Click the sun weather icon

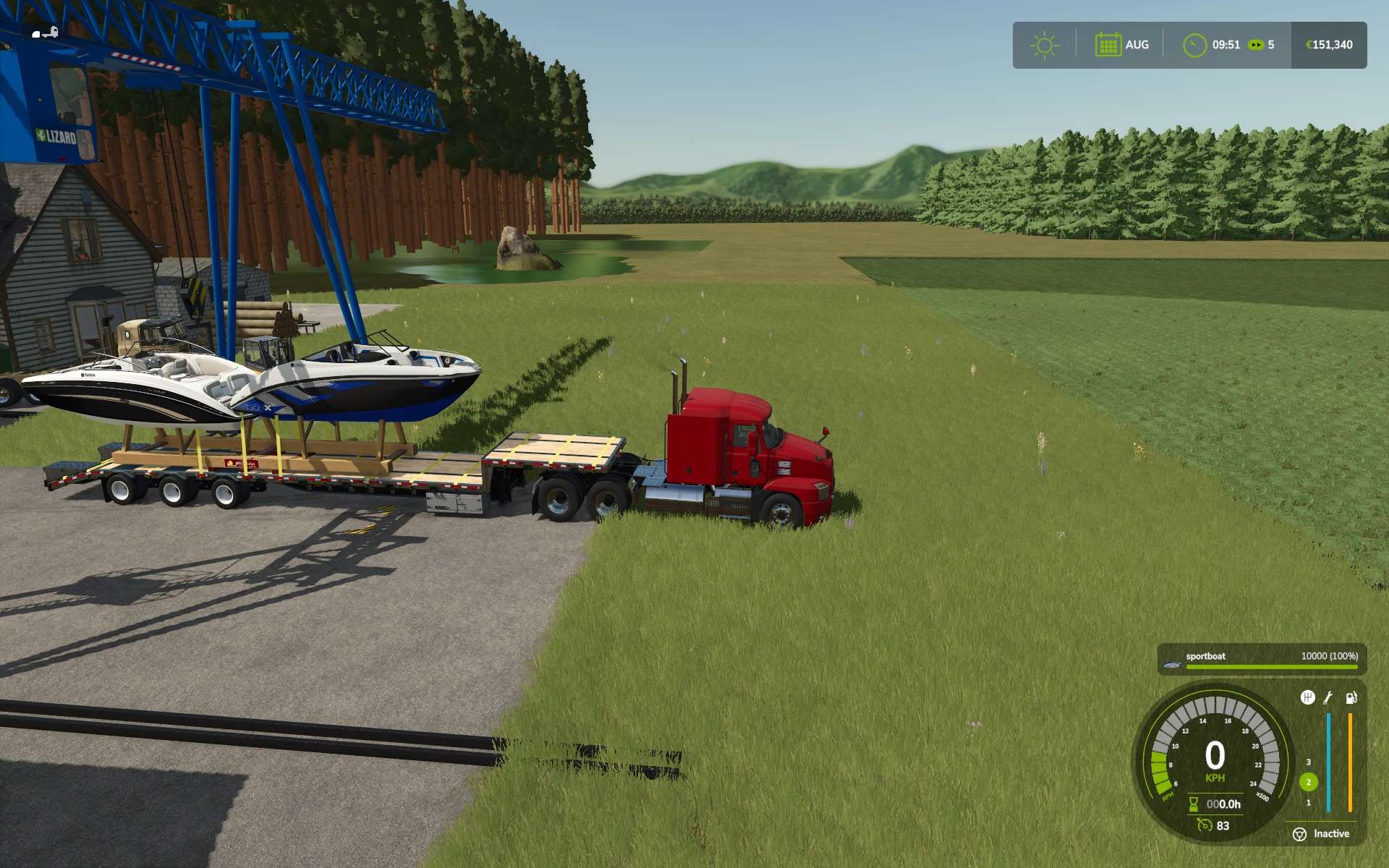tap(1044, 46)
